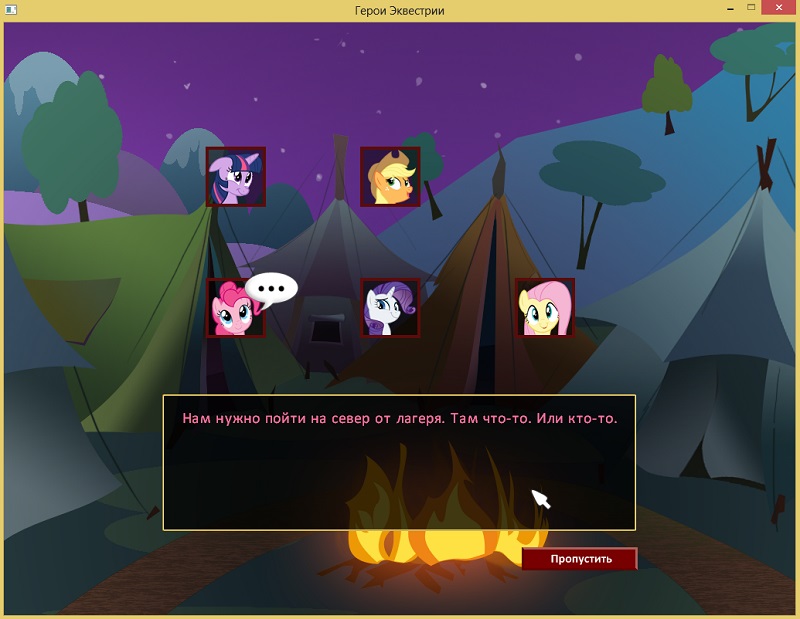This screenshot has height=619, width=800.
Task: Select Twilight Sparkle's portrait
Action: [236, 177]
